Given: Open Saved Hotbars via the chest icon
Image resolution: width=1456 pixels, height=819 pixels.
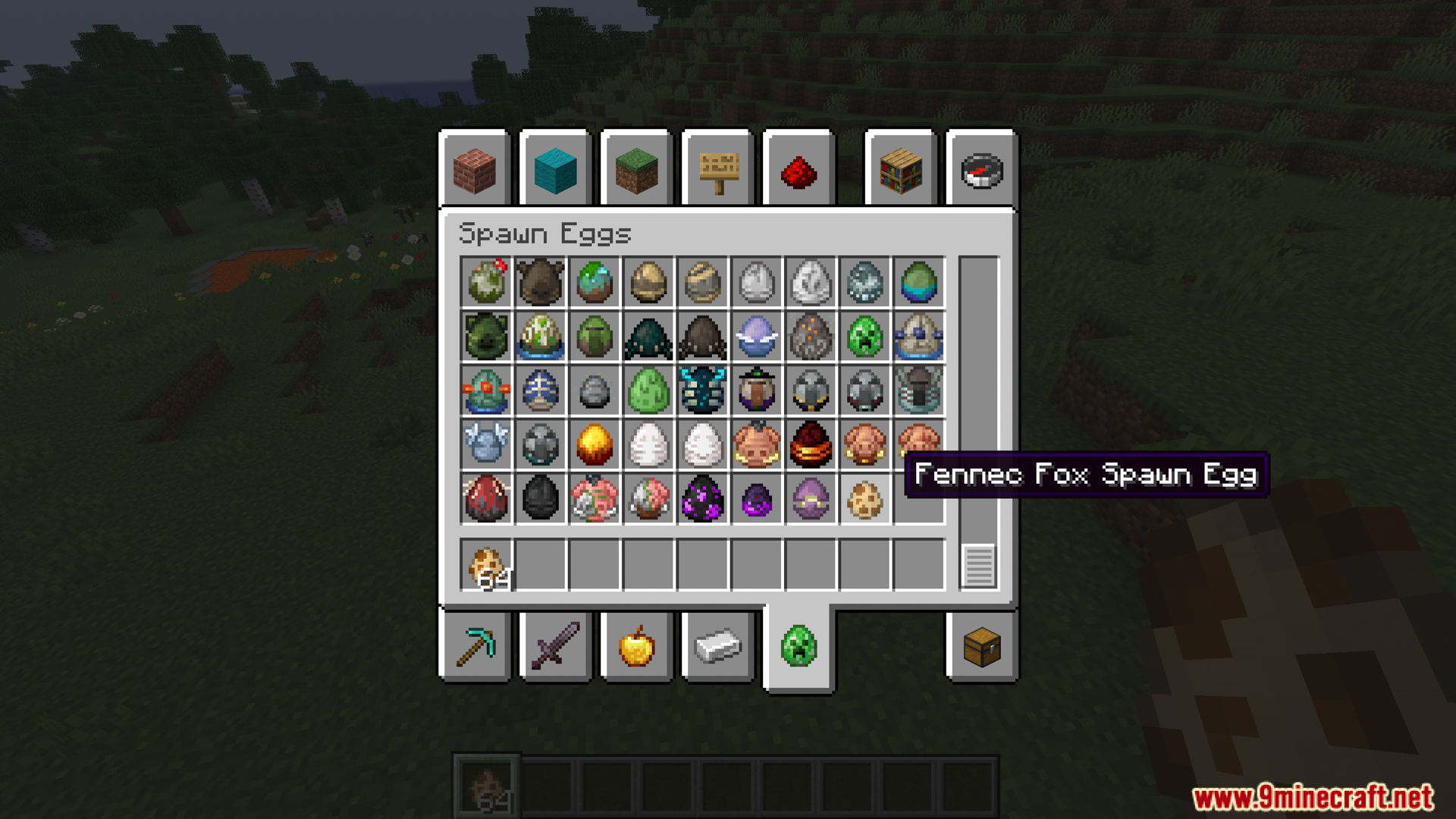Looking at the screenshot, I should click(981, 647).
